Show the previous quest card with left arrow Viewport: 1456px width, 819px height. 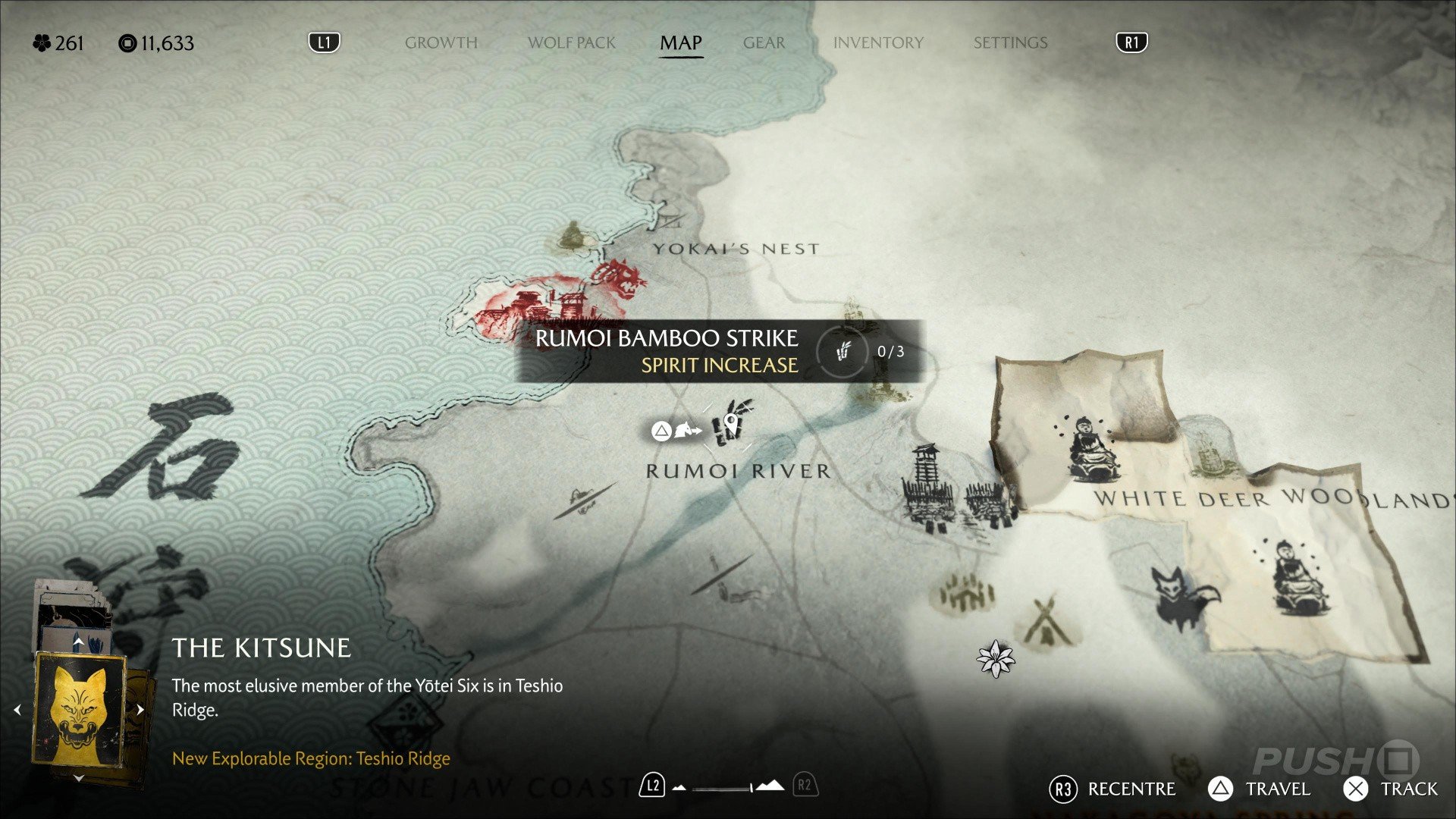17,711
